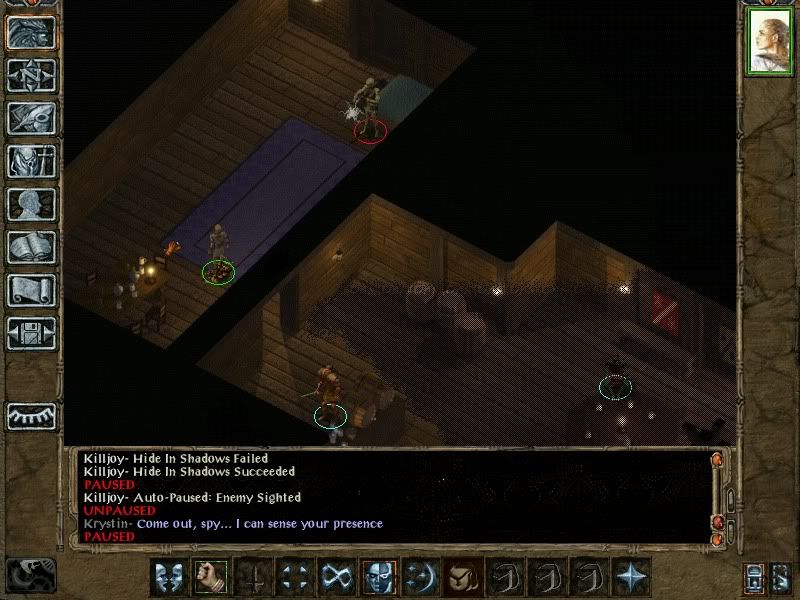Use the looped-knot thieving button
The width and height of the screenshot is (800, 600).
(336, 577)
